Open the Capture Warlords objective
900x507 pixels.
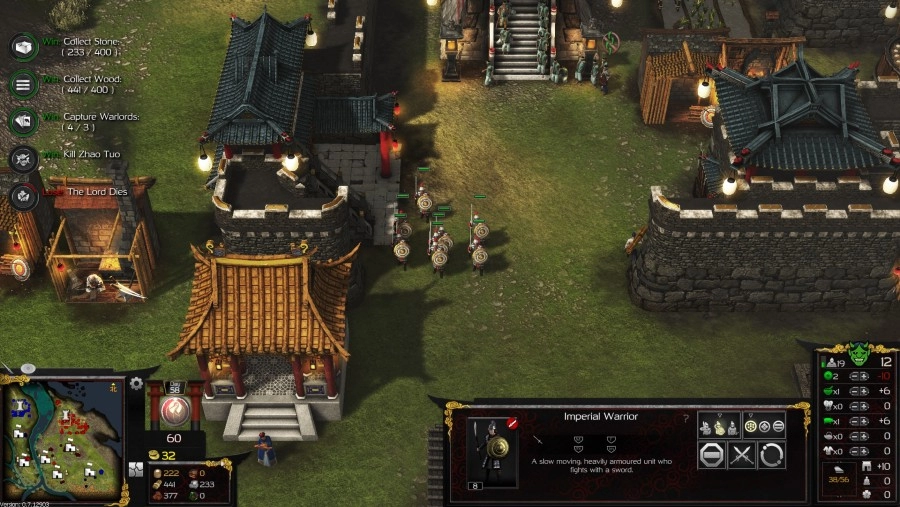(x=23, y=121)
